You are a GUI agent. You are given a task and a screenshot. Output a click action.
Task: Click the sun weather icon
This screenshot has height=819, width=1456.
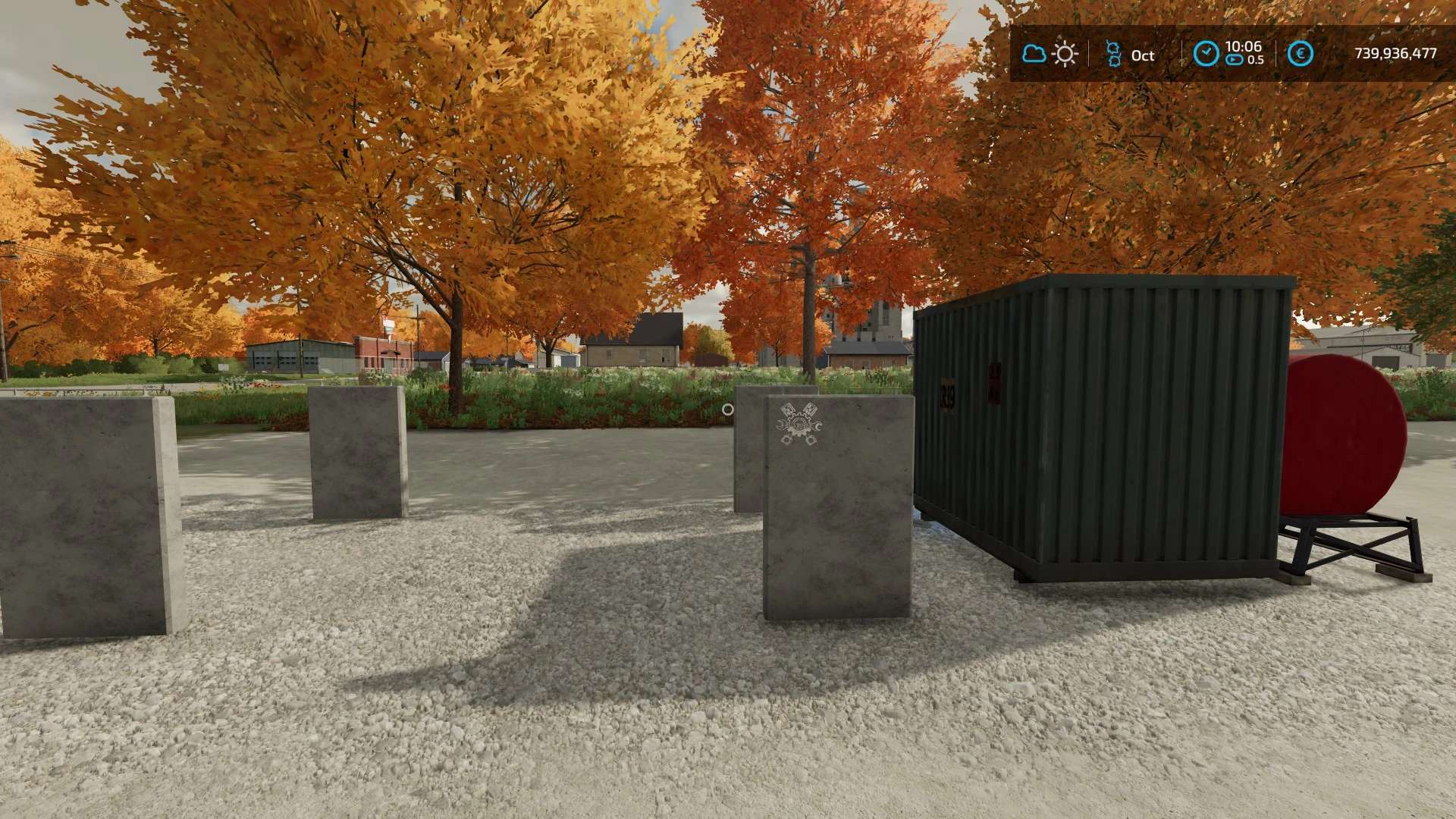pos(1065,54)
